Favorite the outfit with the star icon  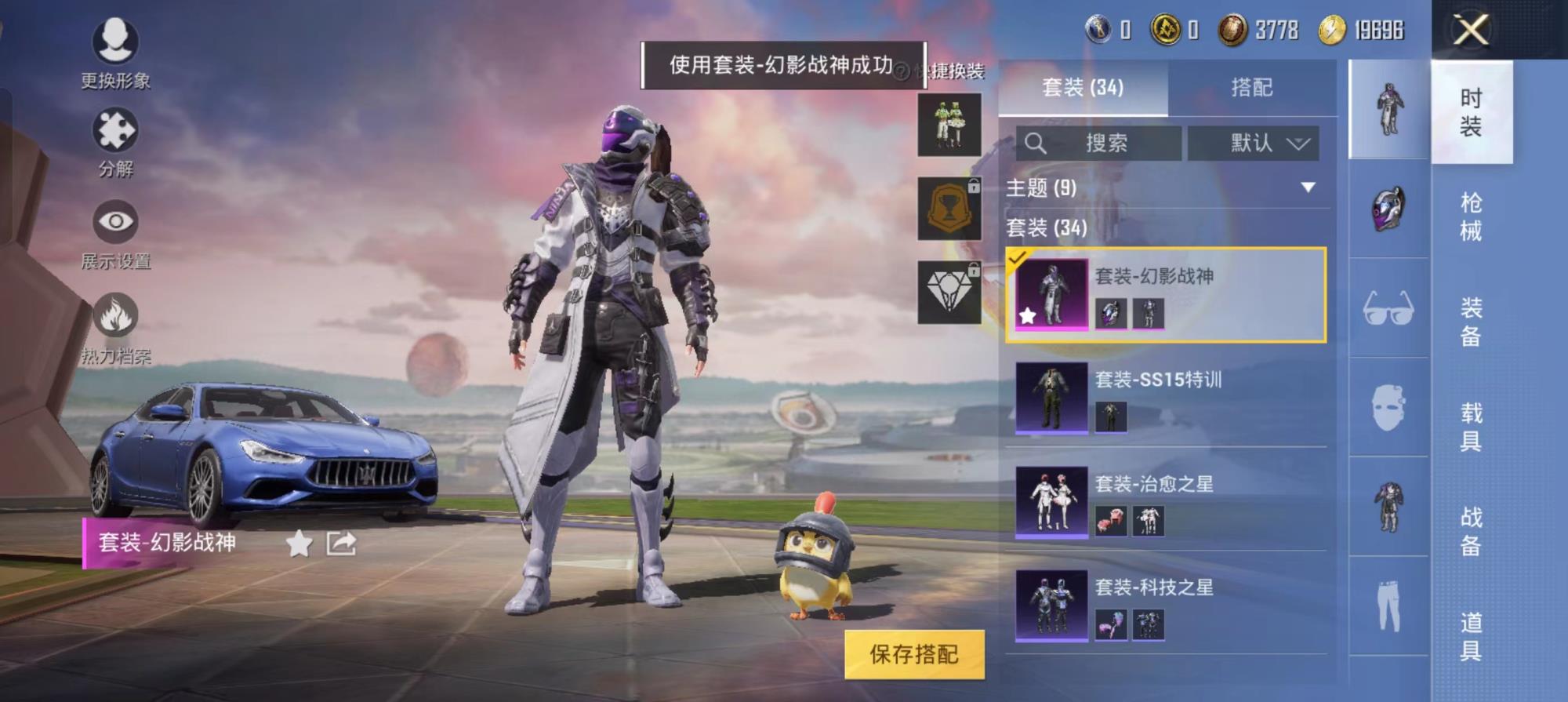coord(299,543)
